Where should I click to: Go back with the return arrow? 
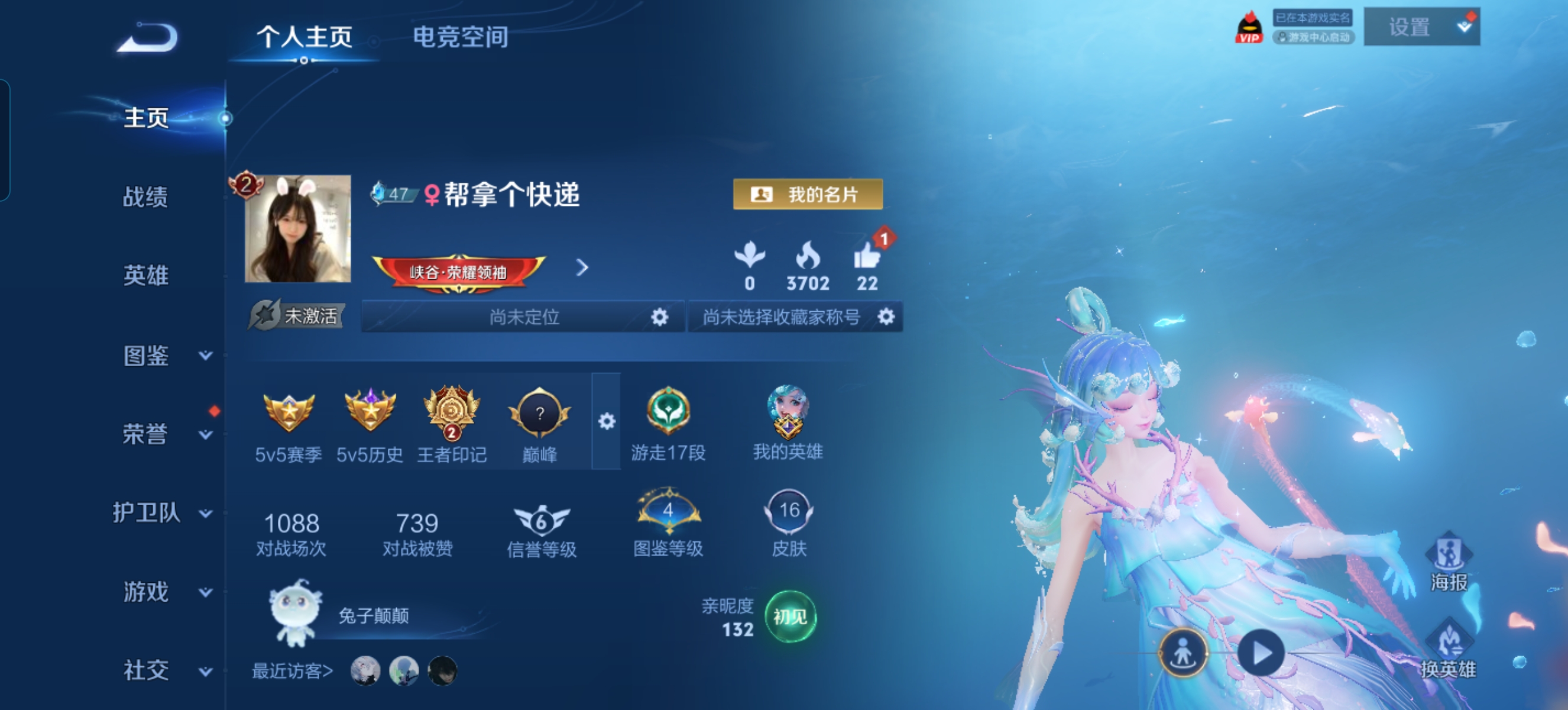148,38
